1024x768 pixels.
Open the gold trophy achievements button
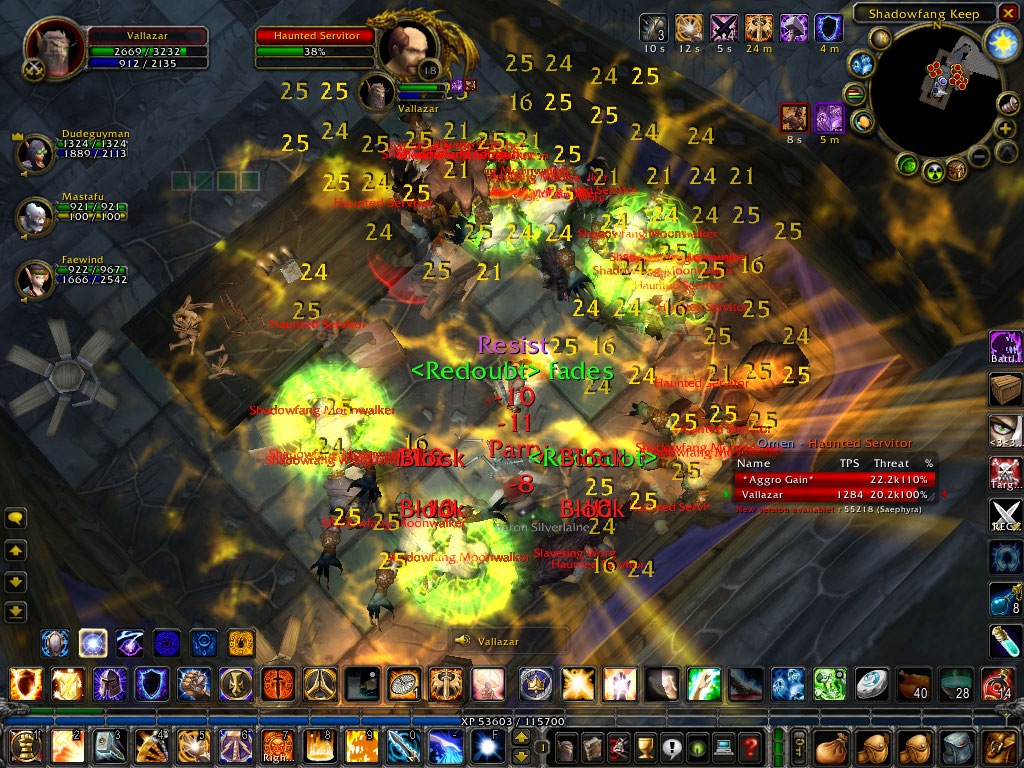(646, 746)
